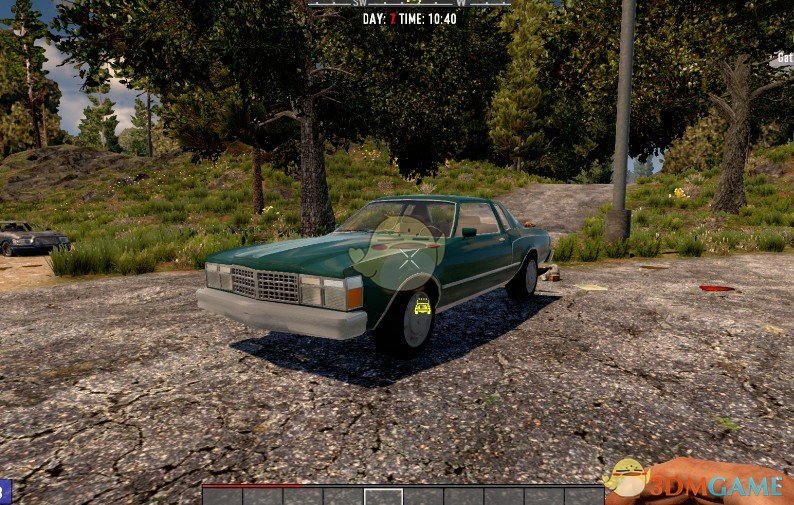Click the compass strip showing SW and W
This screenshot has width=794, height=505.
pyautogui.click(x=409, y=4)
